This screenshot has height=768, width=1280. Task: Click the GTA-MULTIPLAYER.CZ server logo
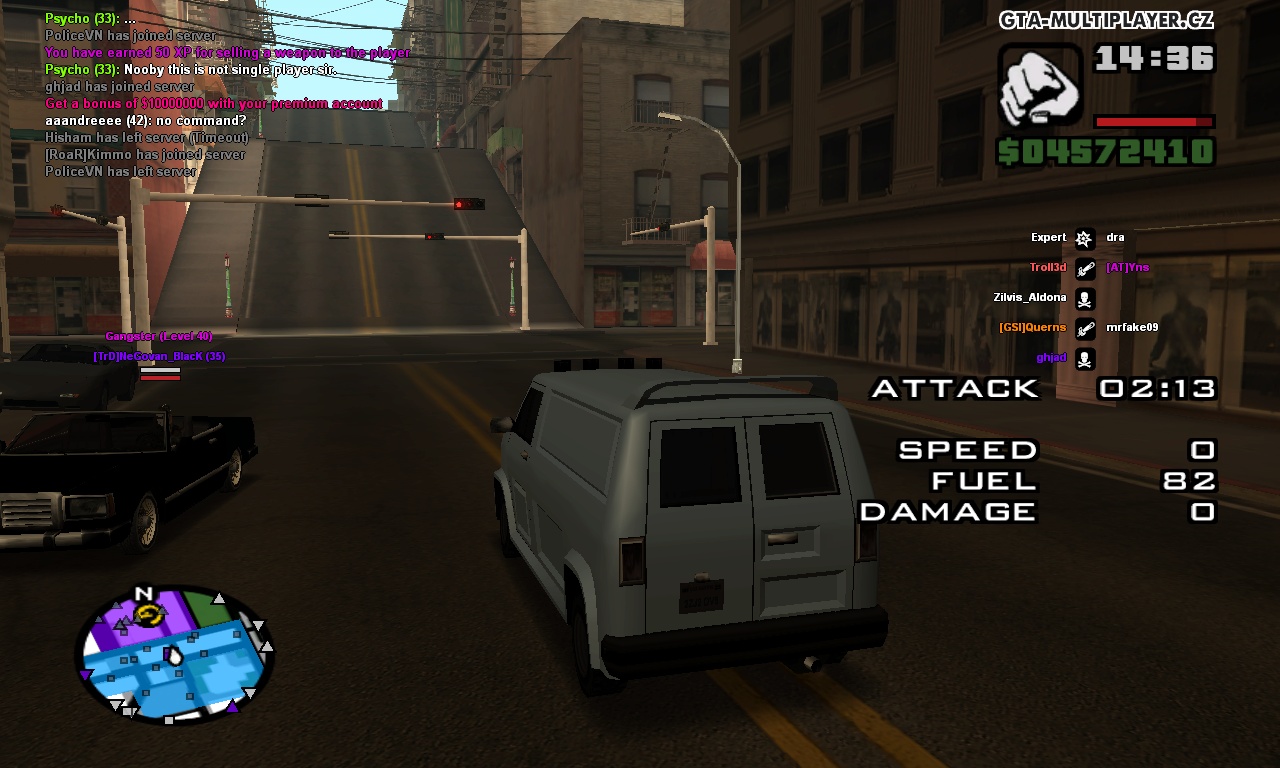click(1106, 20)
